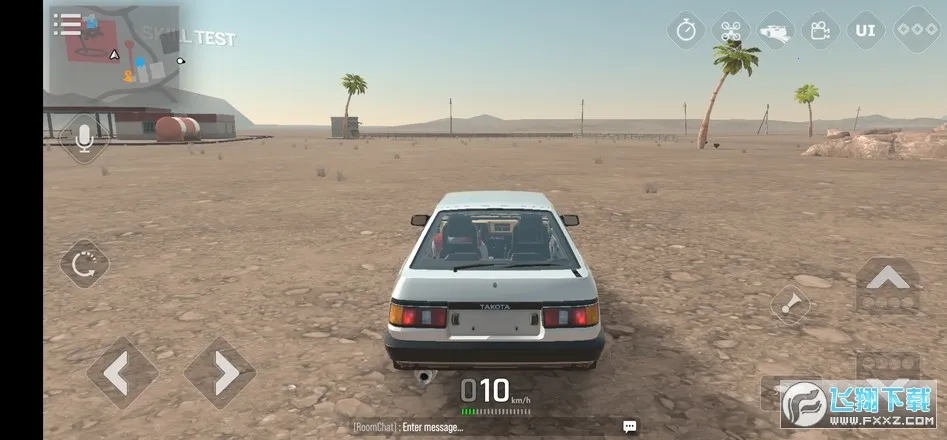Screen dimensions: 947x440
Task: Tap the up-arrow accelerate pedal
Action: coord(888,286)
